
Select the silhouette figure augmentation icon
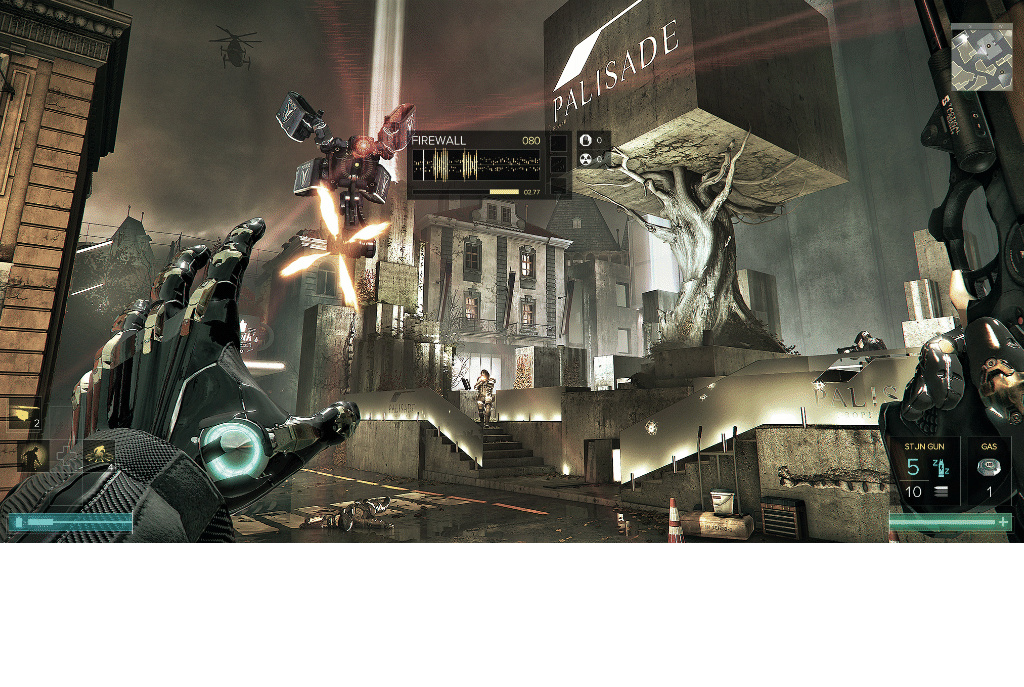click(33, 456)
